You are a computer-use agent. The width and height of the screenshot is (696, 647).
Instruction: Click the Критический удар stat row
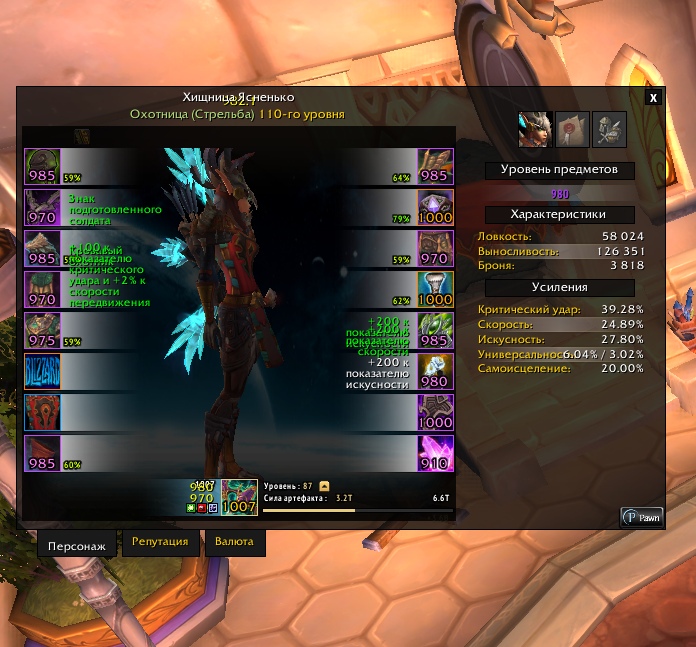pyautogui.click(x=560, y=310)
